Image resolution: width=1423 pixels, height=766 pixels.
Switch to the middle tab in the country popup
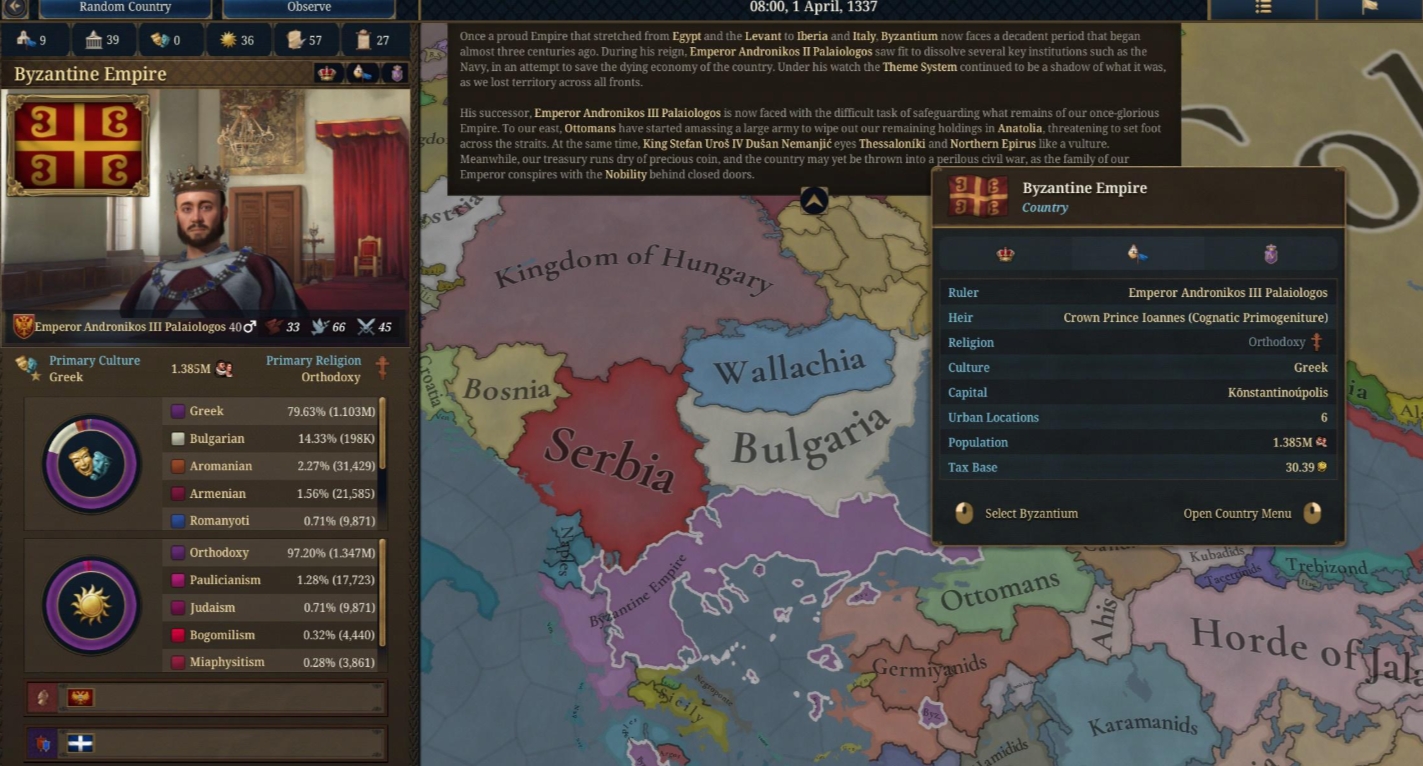coord(1137,254)
